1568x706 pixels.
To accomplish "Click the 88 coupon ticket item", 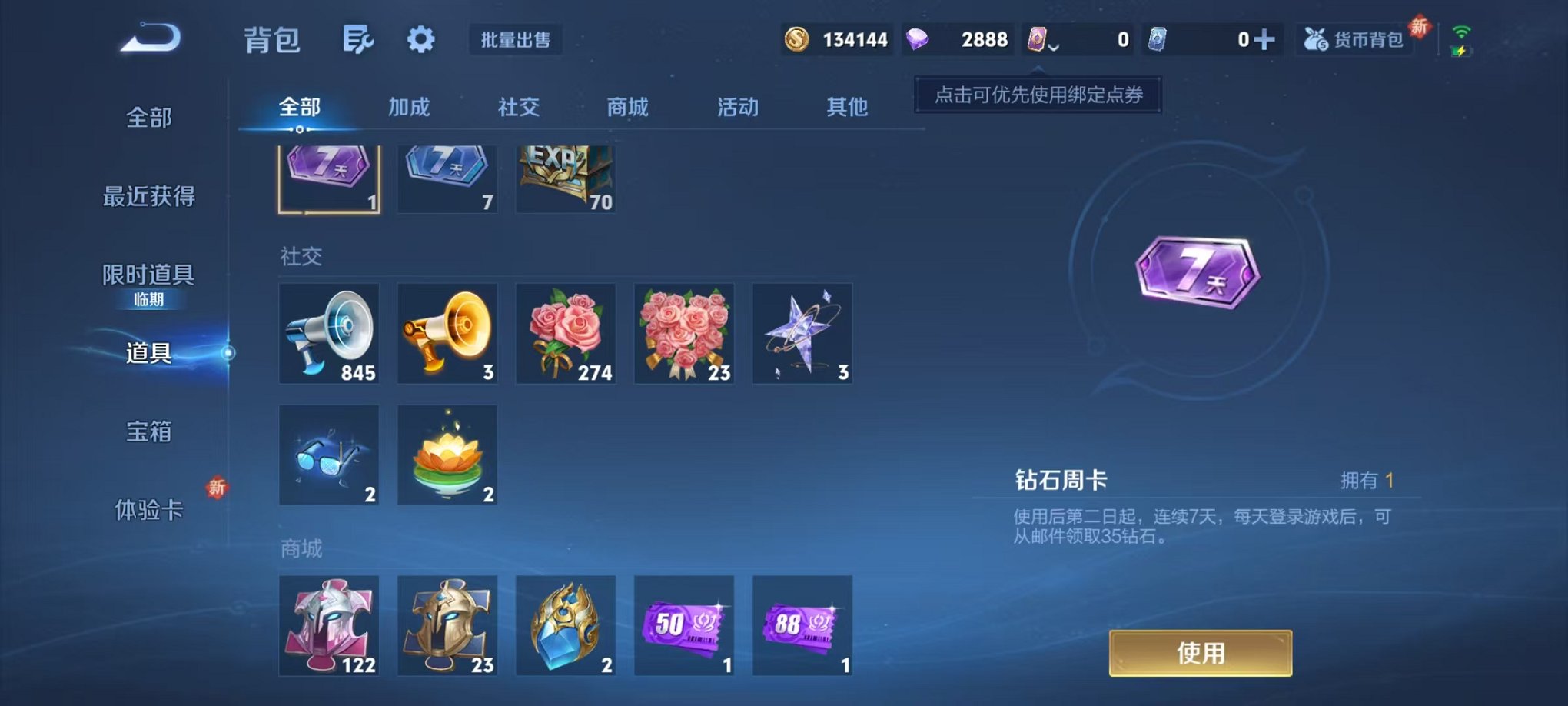I will click(x=802, y=625).
